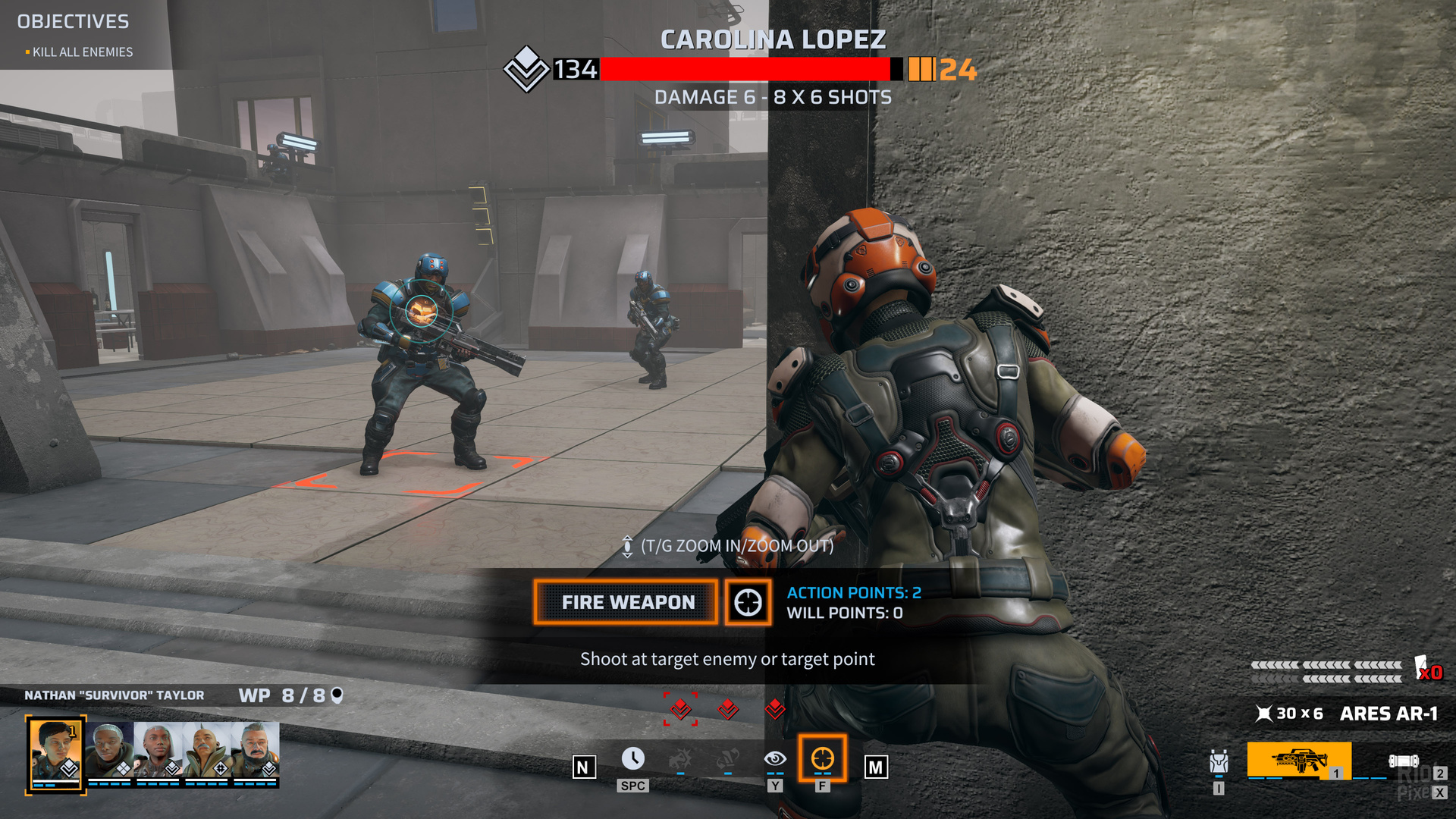The width and height of the screenshot is (1456, 819).
Task: Select the soldier portrait with four-diamond class icon
Action: tap(109, 749)
